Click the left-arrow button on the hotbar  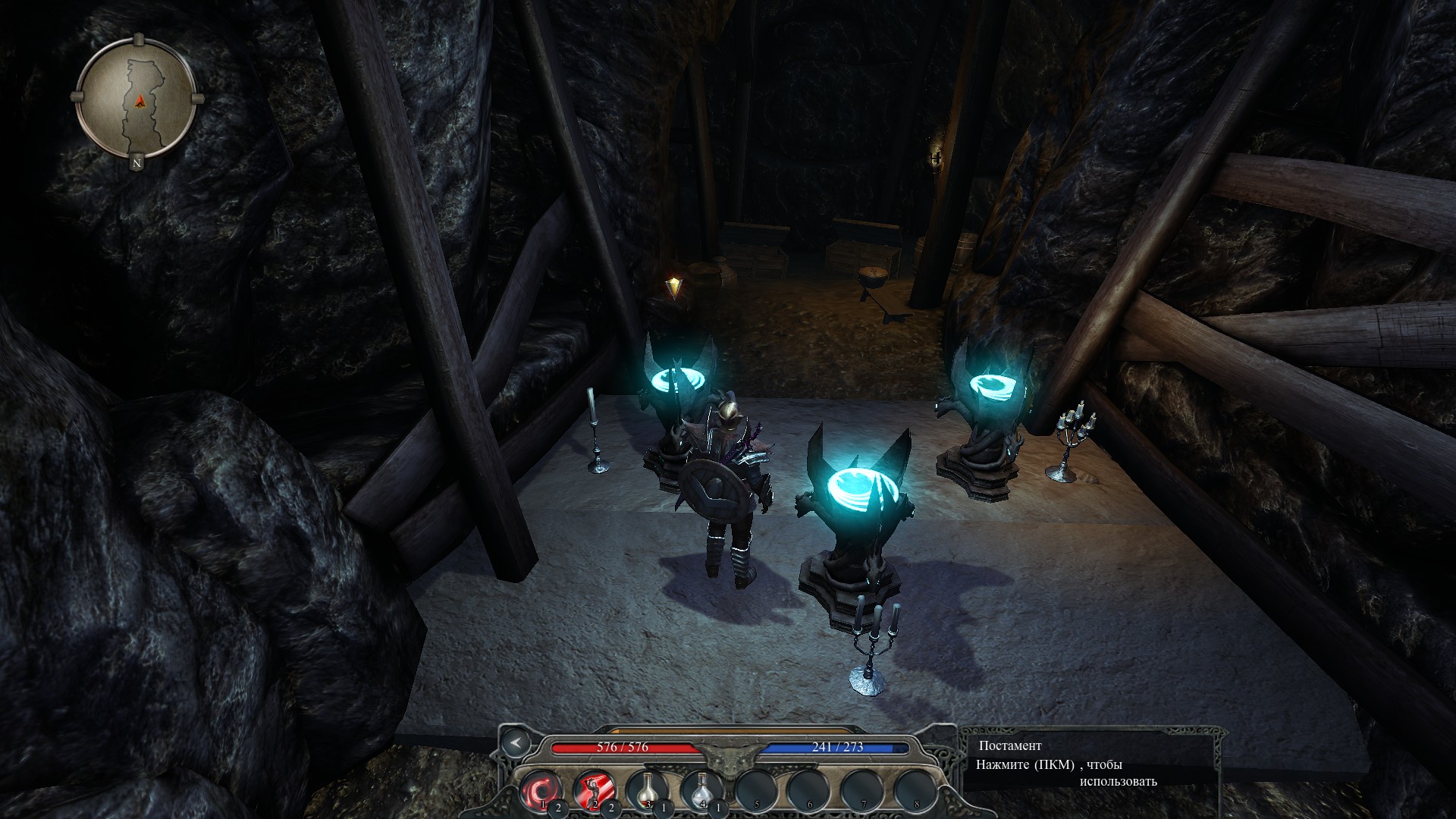click(516, 744)
